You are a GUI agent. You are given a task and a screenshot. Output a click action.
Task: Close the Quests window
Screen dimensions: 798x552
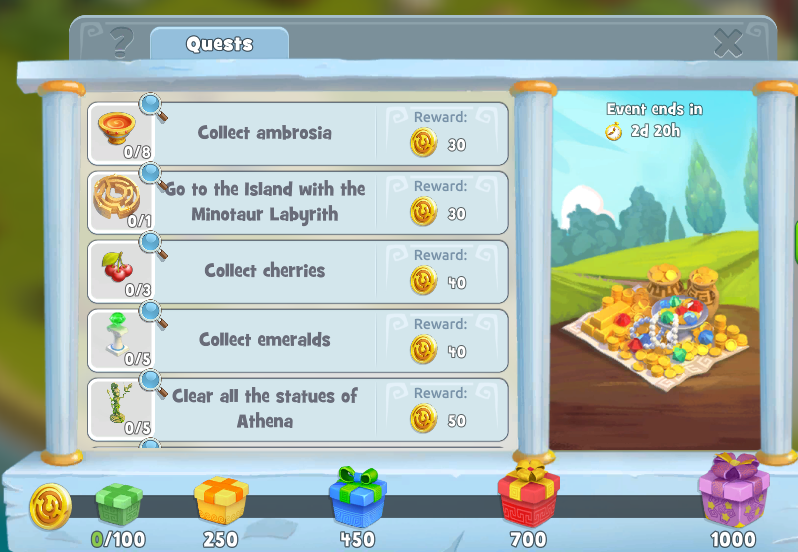tap(728, 43)
